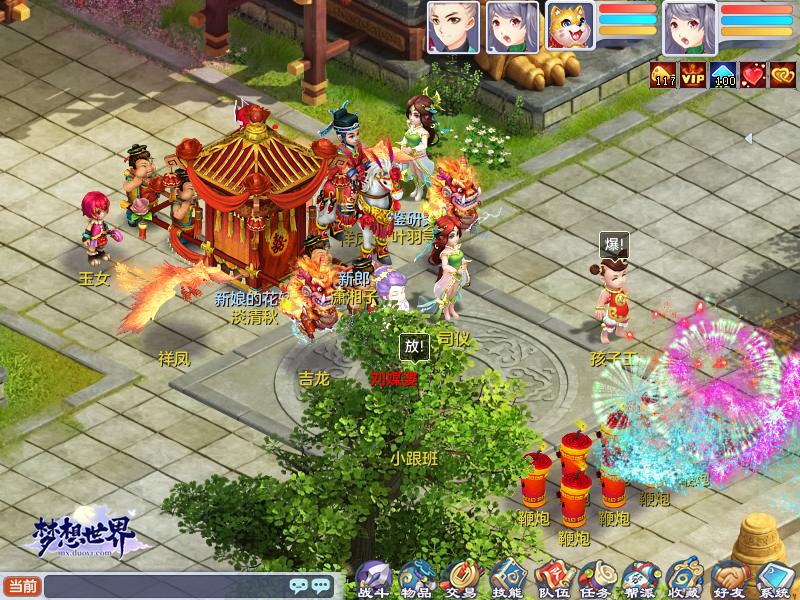Click the blue arrow icon showing 100
This screenshot has height=600, width=800.
pos(723,75)
